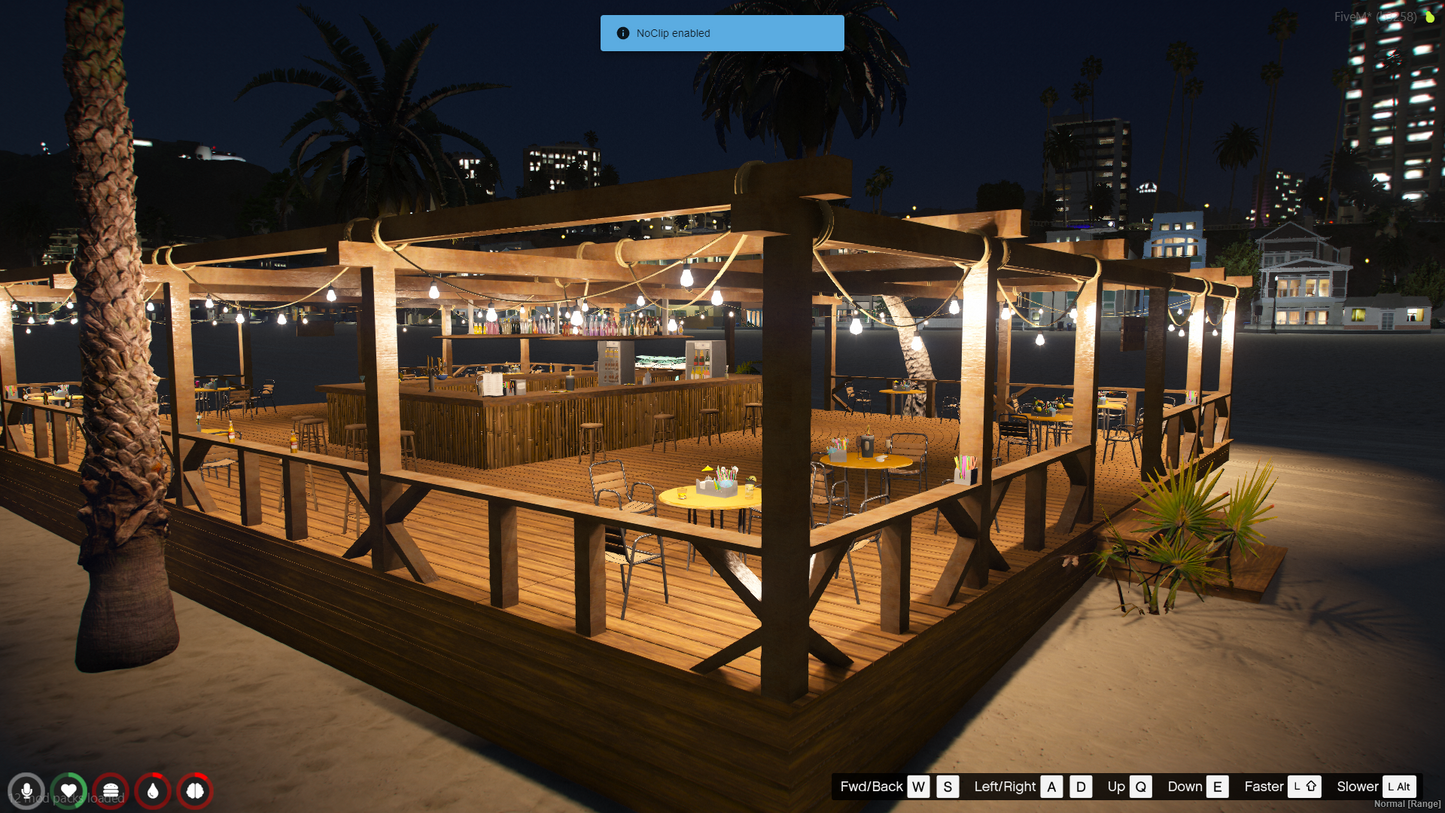
Task: Select the water drop thirst icon
Action: click(153, 791)
